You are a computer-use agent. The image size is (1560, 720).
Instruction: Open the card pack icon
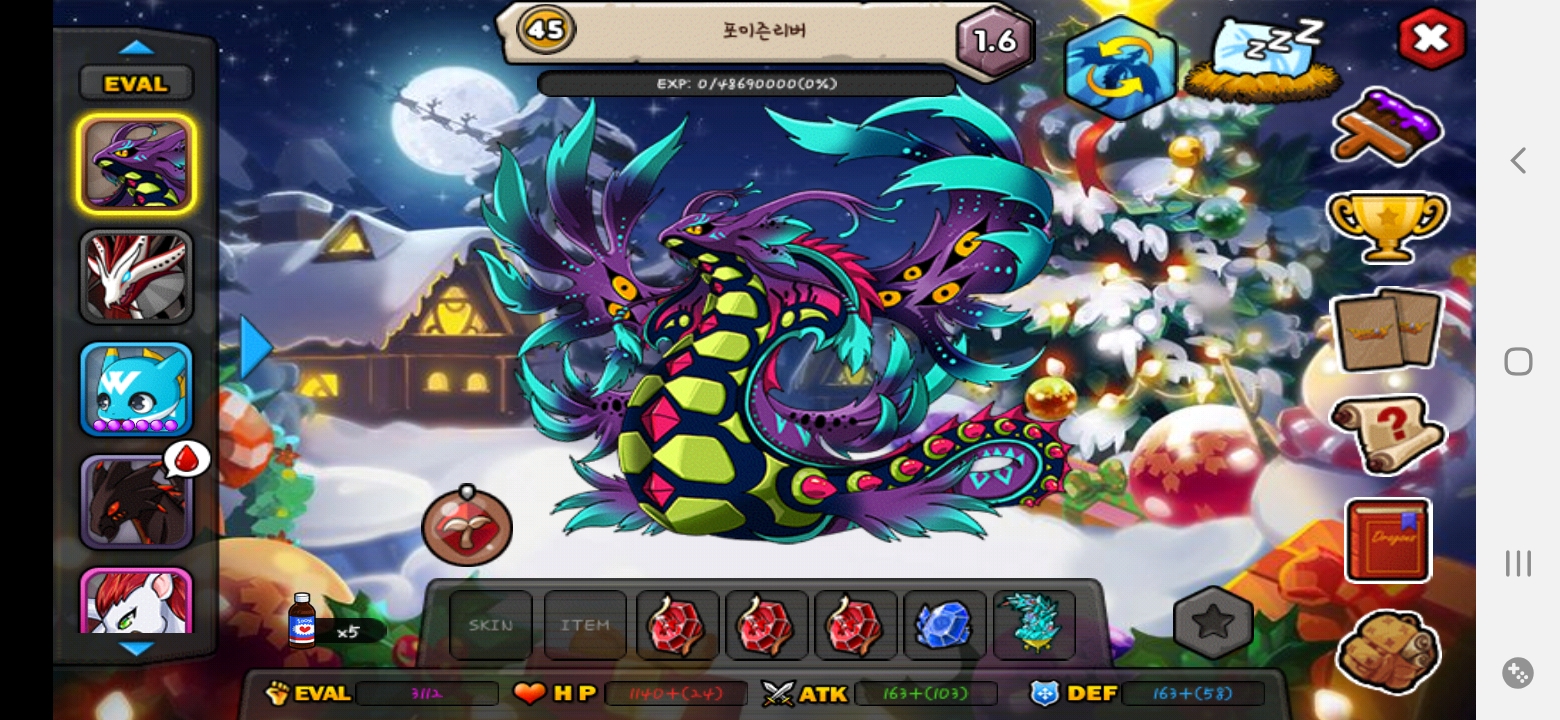coord(1387,330)
